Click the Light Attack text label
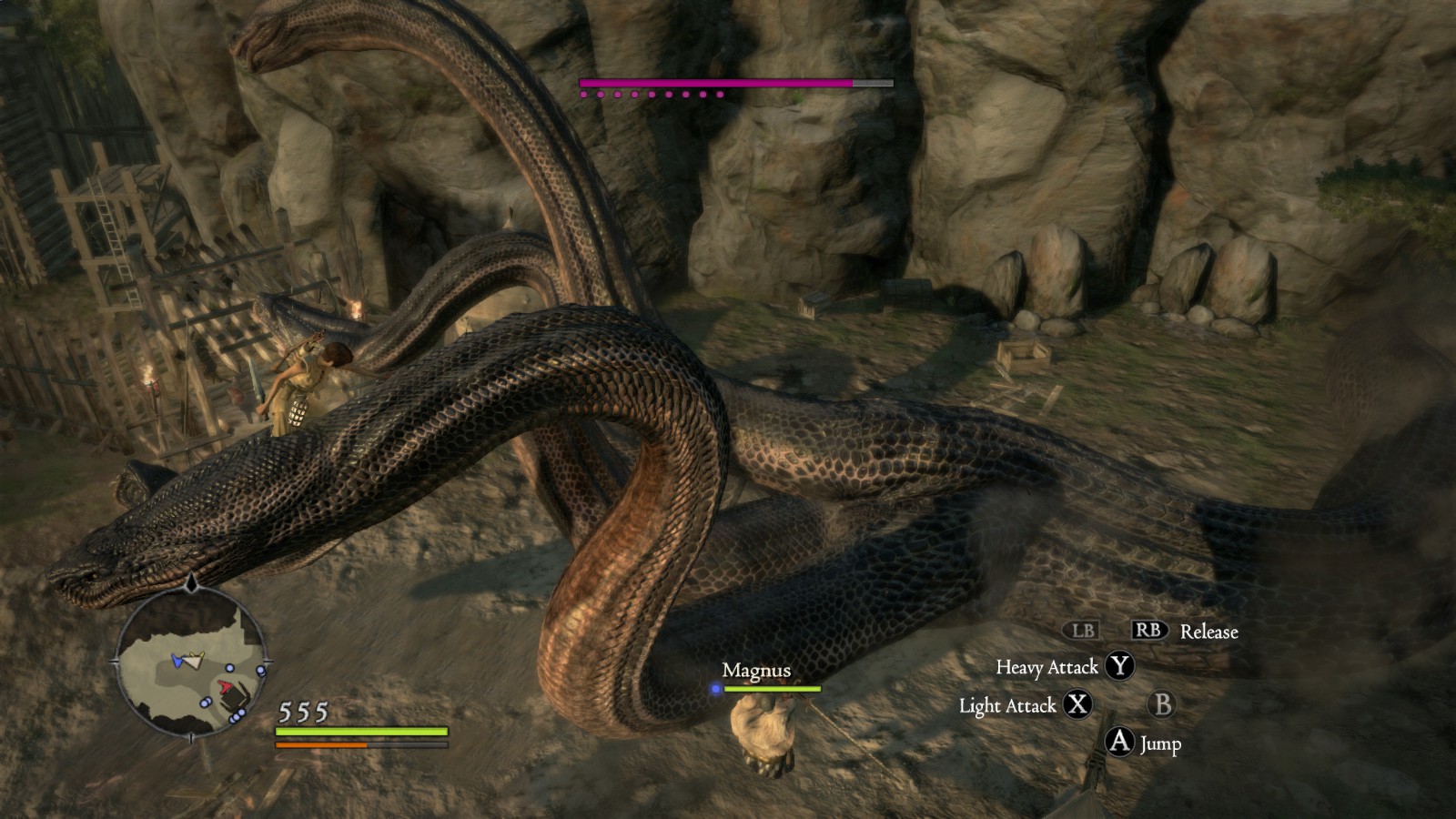Image resolution: width=1456 pixels, height=819 pixels. tap(1010, 703)
